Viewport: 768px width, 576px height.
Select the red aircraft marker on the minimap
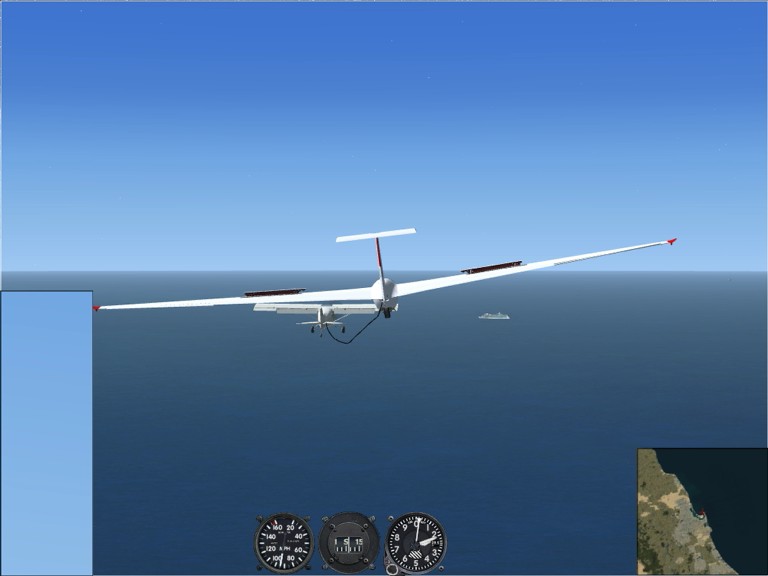(702, 514)
